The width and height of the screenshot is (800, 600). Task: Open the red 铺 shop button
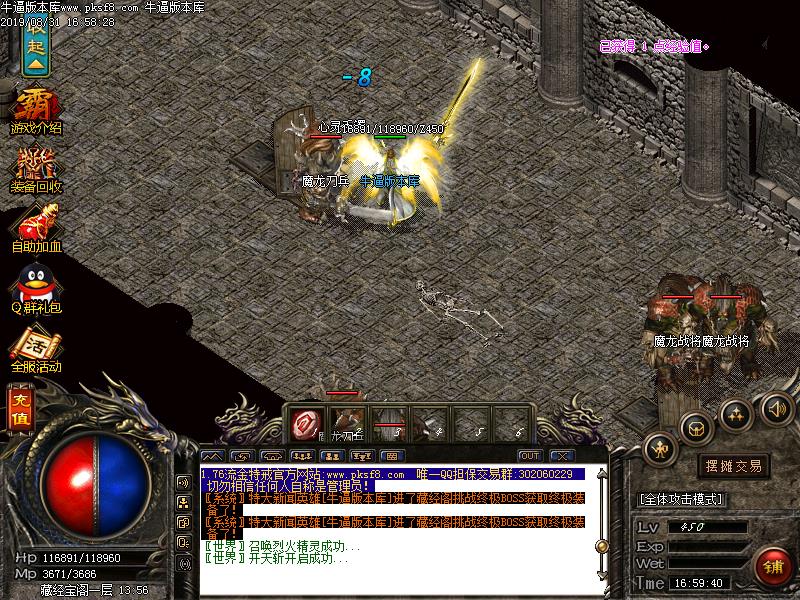coord(772,565)
